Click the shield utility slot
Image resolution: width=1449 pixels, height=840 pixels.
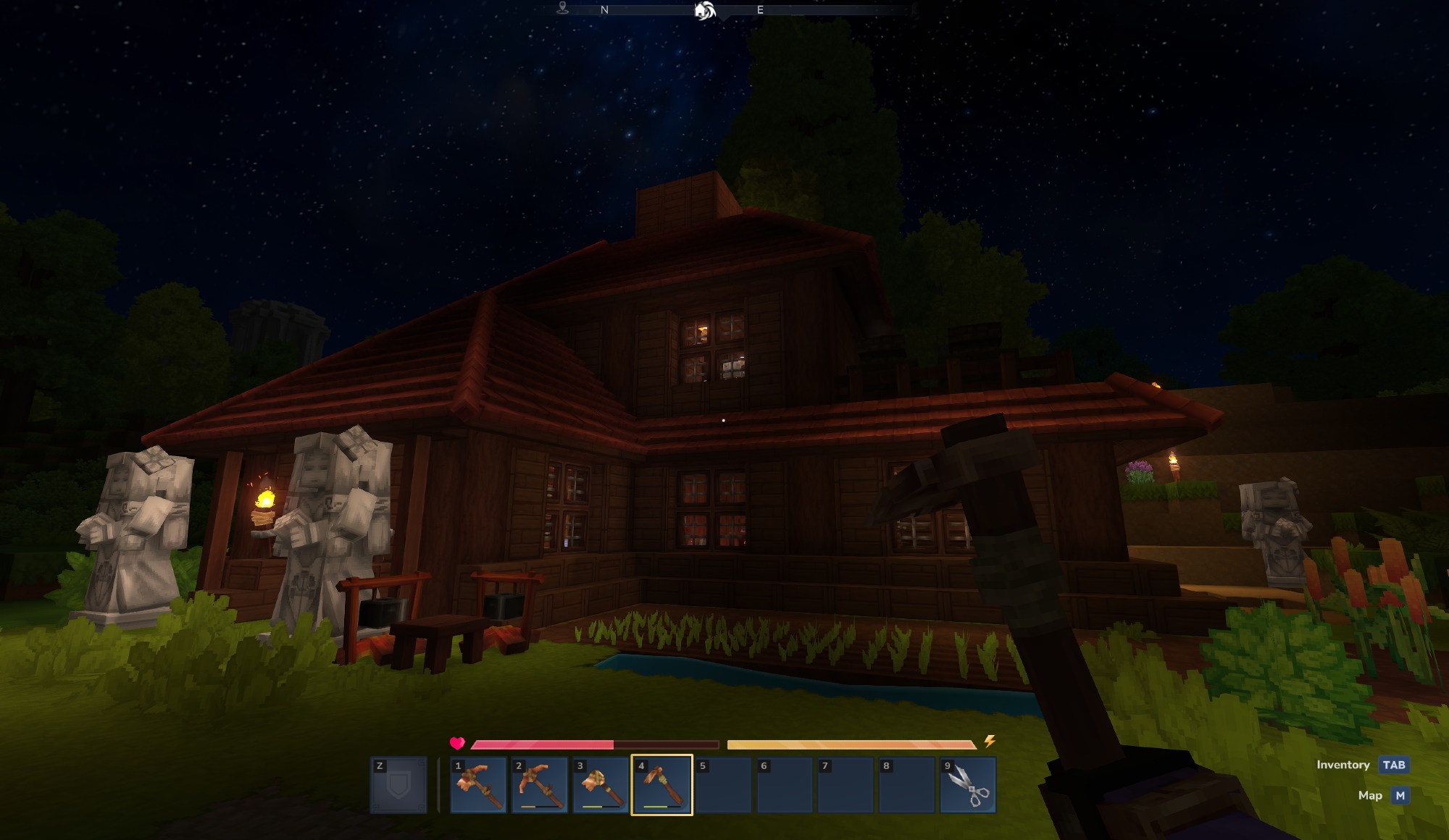(x=398, y=786)
